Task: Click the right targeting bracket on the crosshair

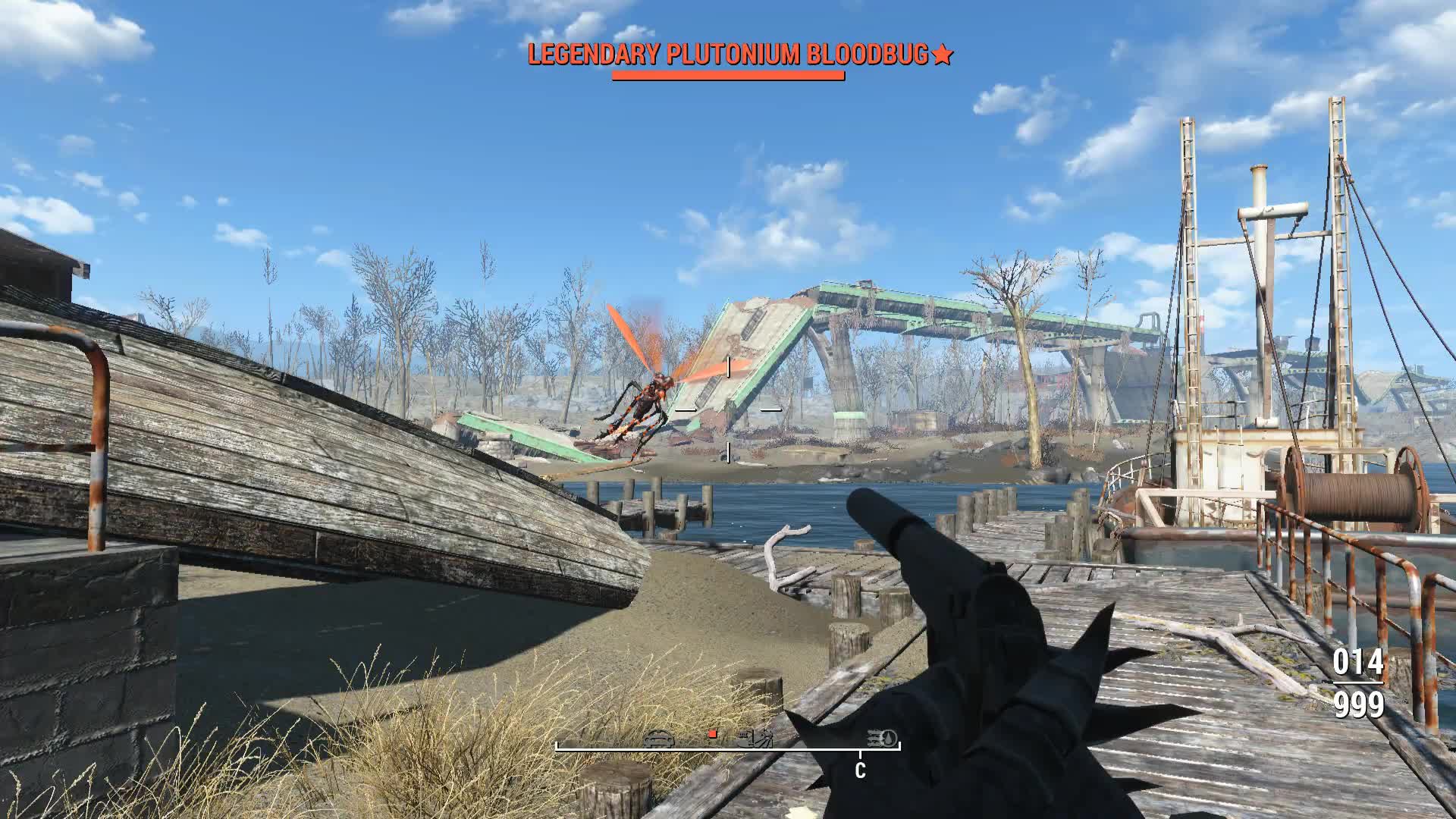Action: coord(772,409)
